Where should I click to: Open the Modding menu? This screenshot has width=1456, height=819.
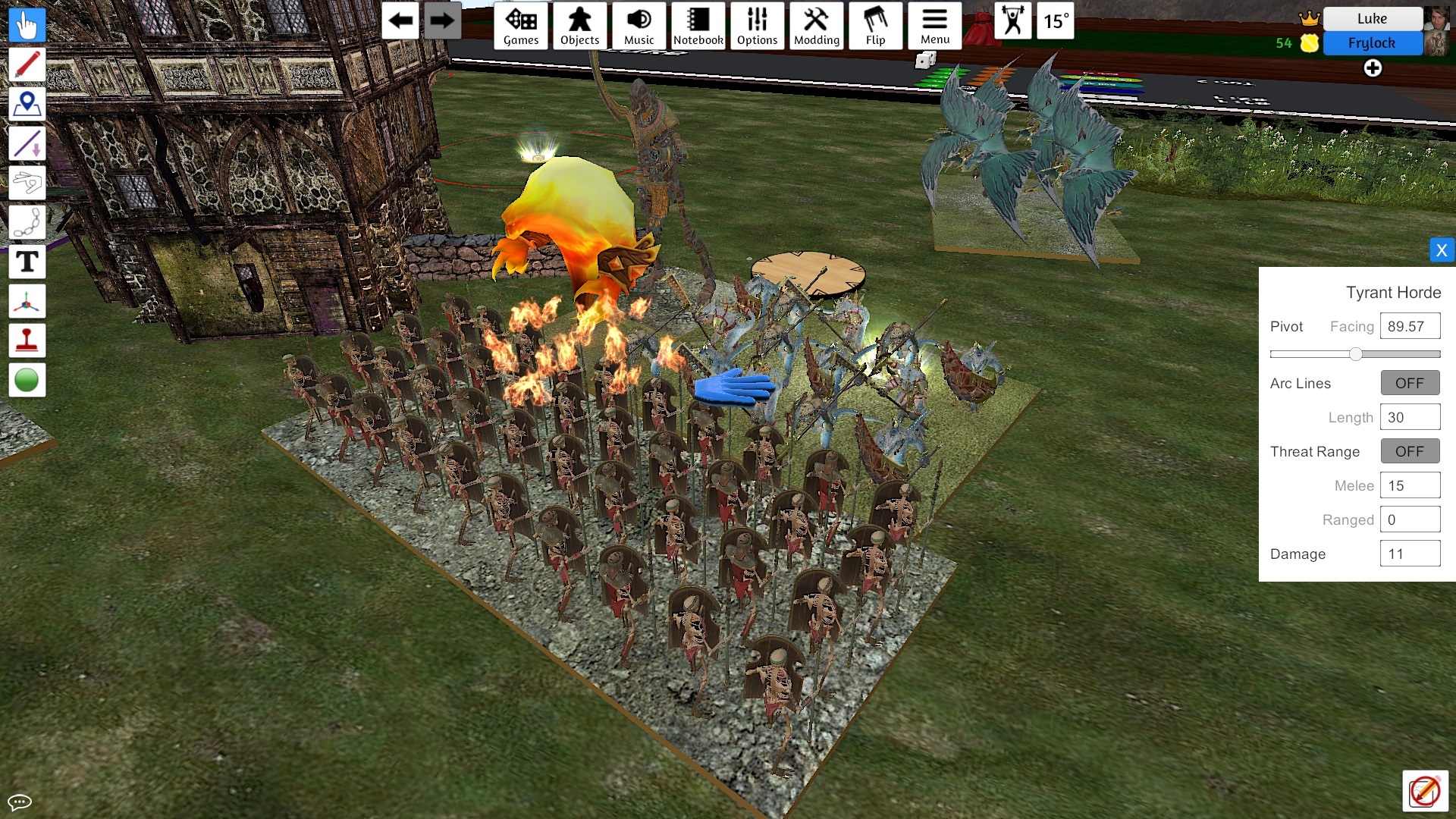point(816,26)
